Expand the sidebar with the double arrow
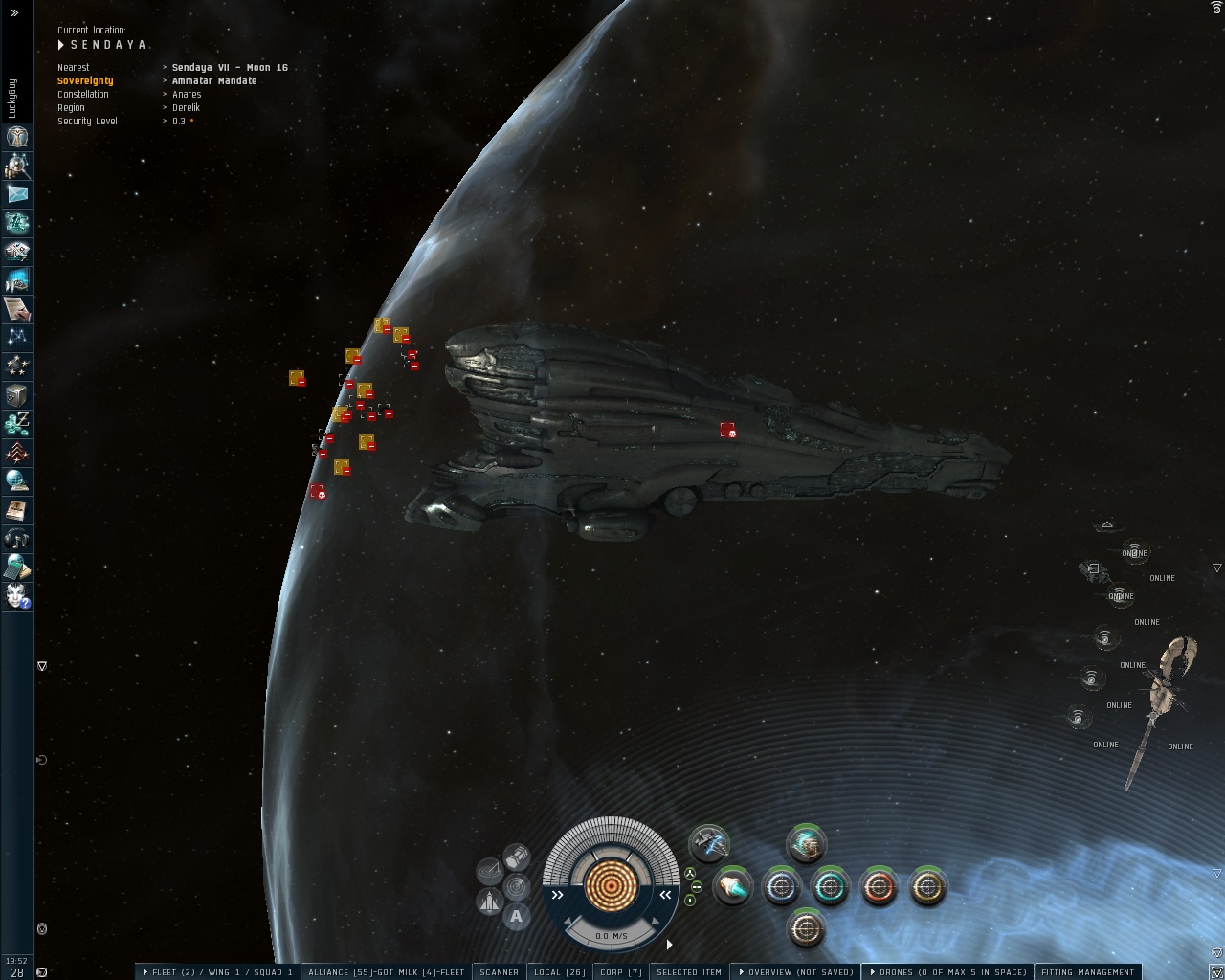This screenshot has width=1225, height=980. click(14, 12)
